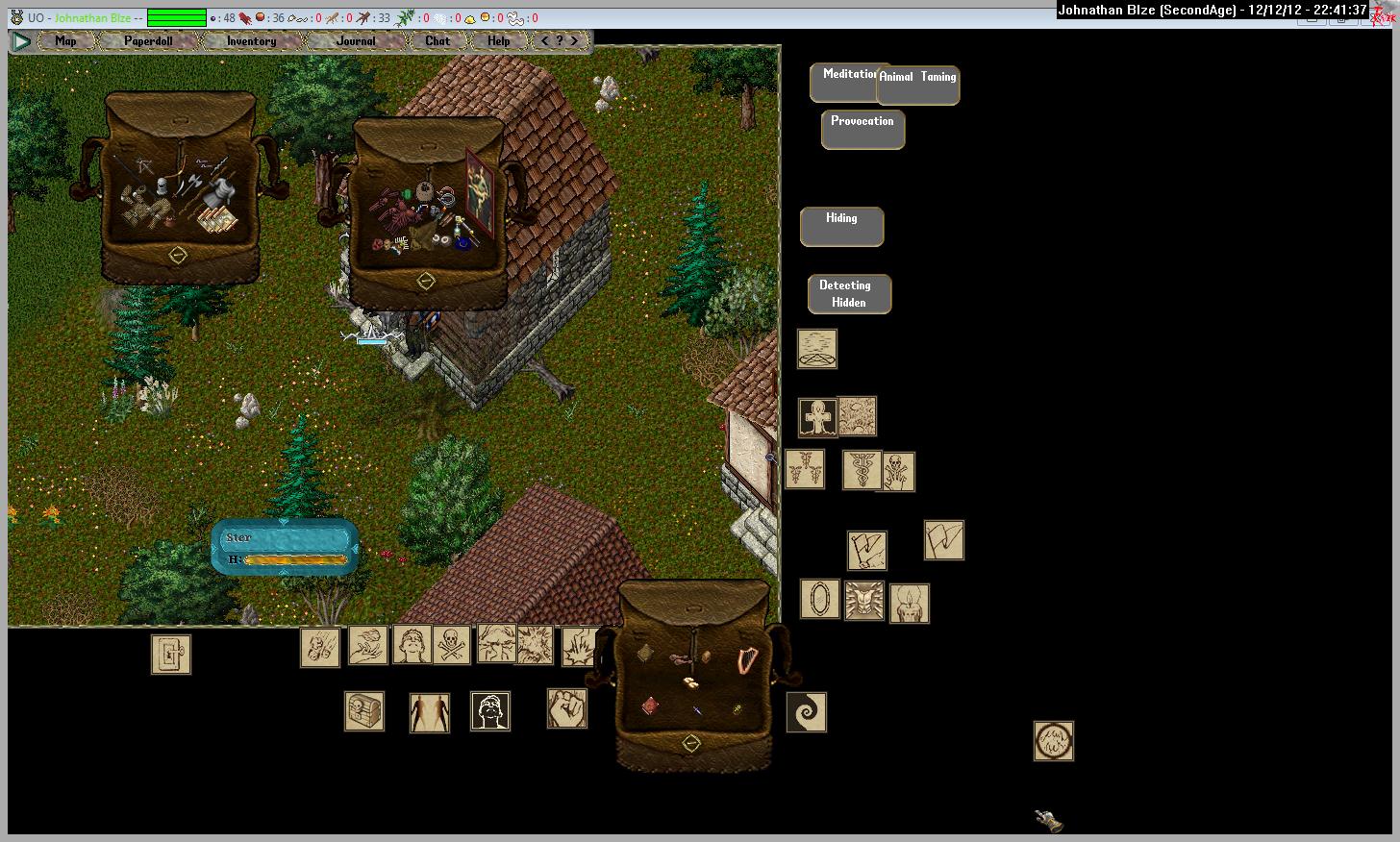Select the harp in the backpack
Viewport: 1400px width, 842px height.
point(745,660)
